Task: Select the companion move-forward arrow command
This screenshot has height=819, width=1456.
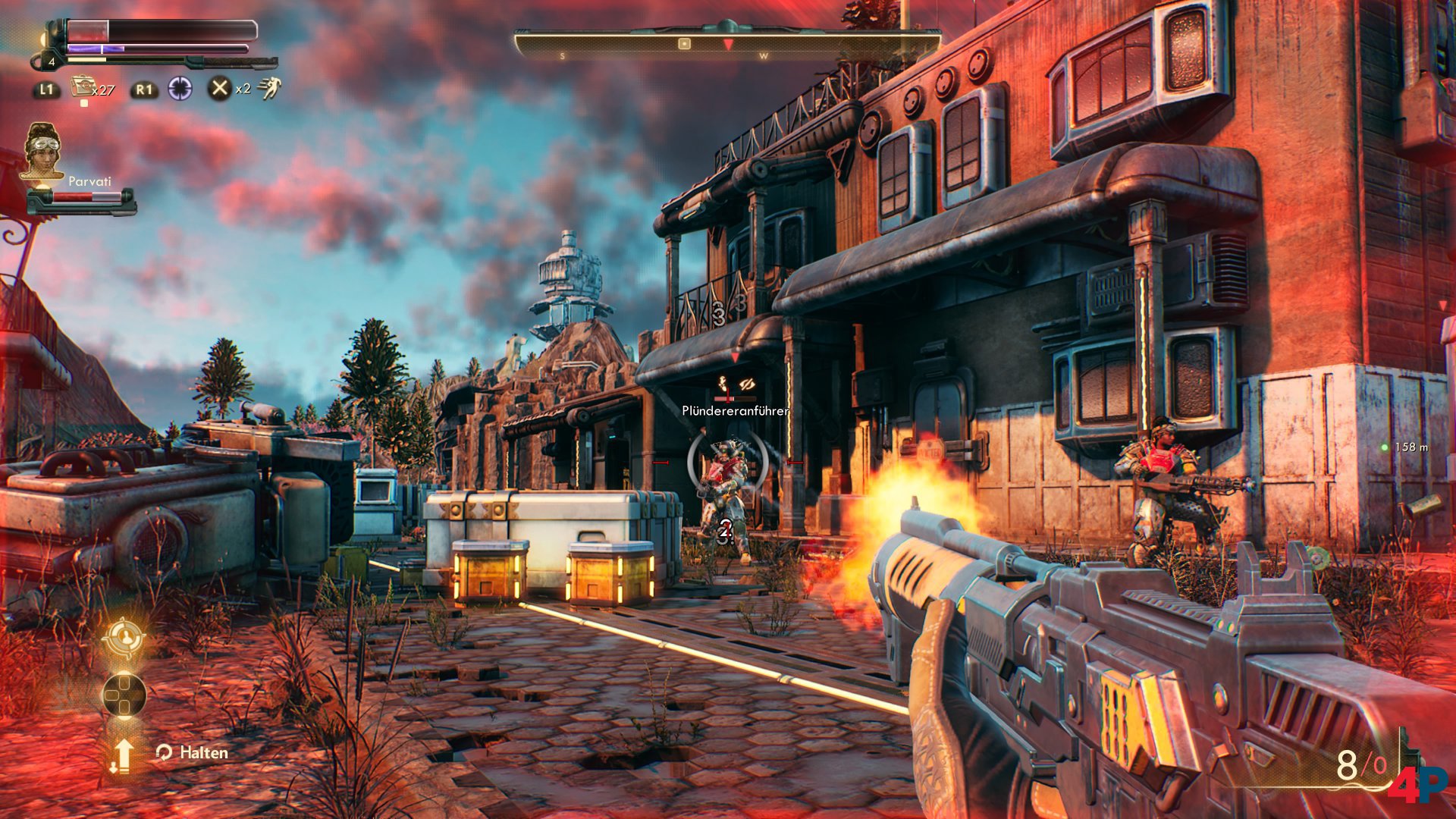Action: (123, 755)
